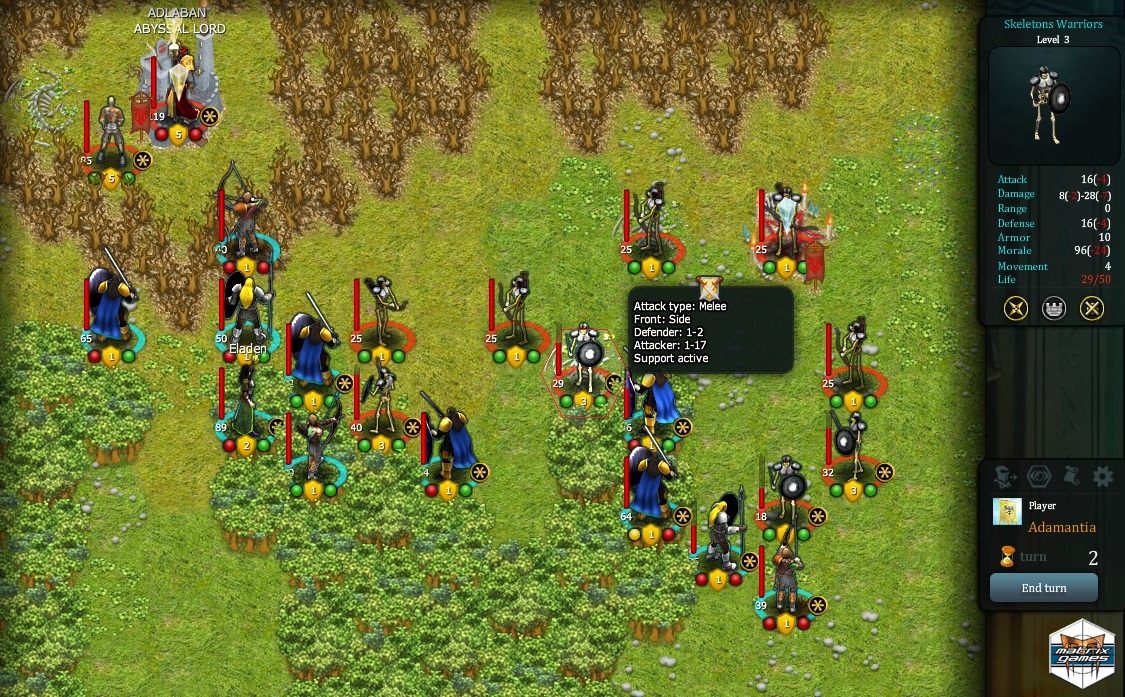This screenshot has height=697, width=1125.
Task: Click the scroll icon in the side panel
Action: pyautogui.click(x=1070, y=476)
